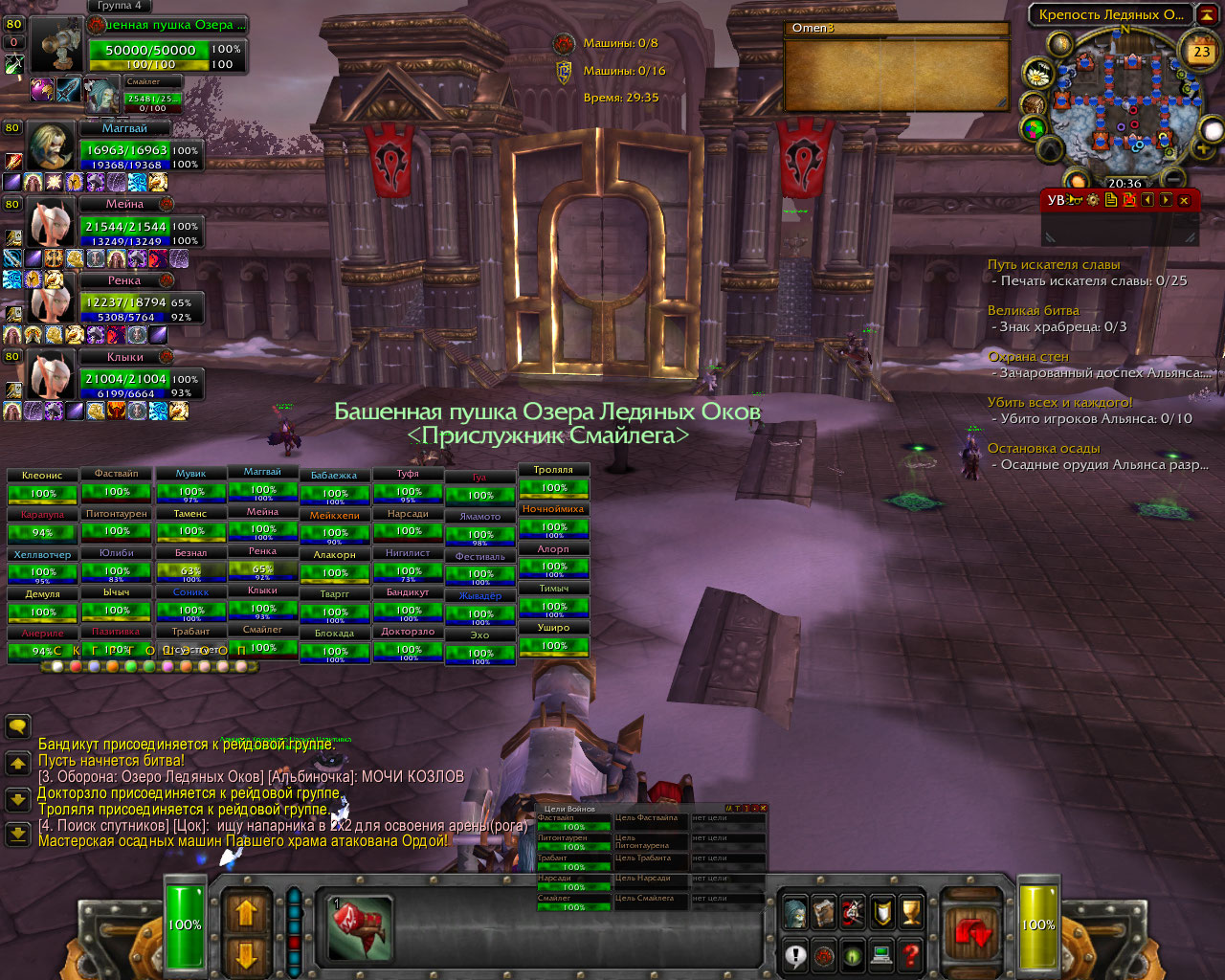Screen dimensions: 1225x980
Task: Select raid member Клеонис in raid frames
Action: [42, 486]
